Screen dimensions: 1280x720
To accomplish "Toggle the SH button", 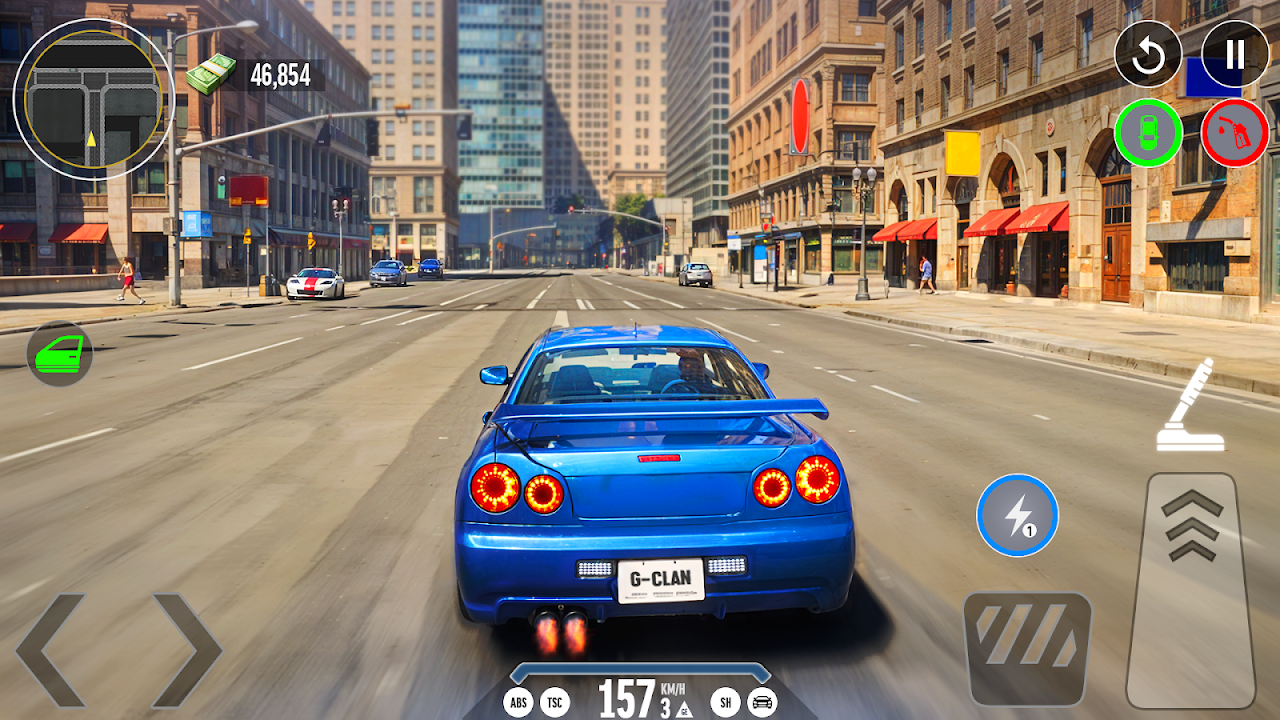I will point(725,702).
